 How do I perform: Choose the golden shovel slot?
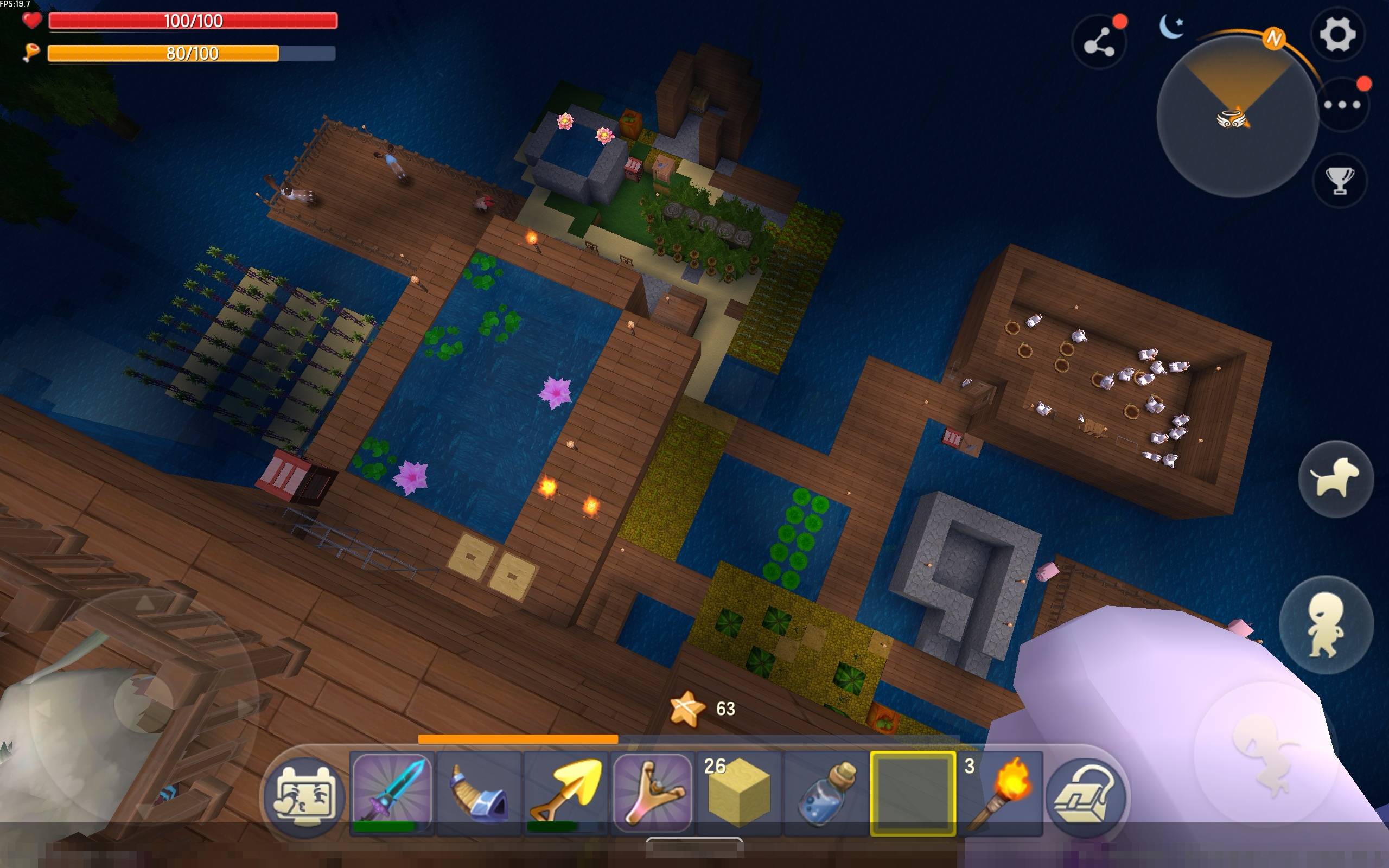click(x=566, y=793)
